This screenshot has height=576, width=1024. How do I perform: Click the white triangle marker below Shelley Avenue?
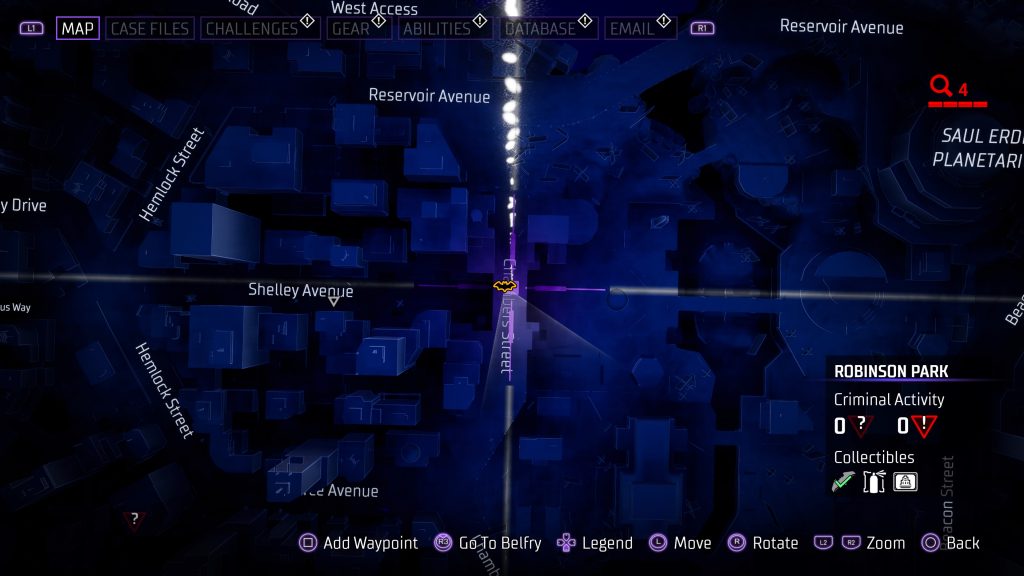333,301
